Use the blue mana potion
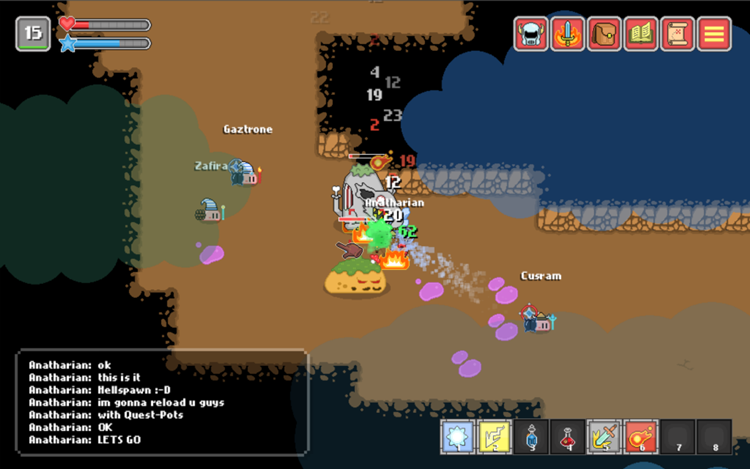 pos(531,437)
